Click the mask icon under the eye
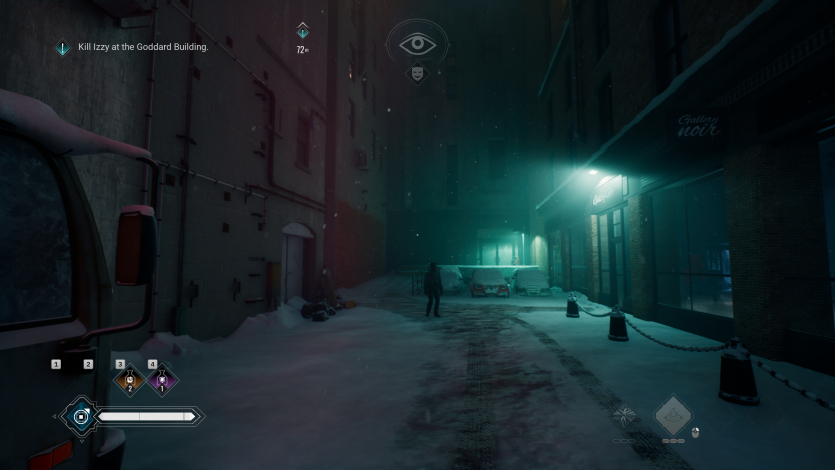This screenshot has height=470, width=835. point(417,74)
